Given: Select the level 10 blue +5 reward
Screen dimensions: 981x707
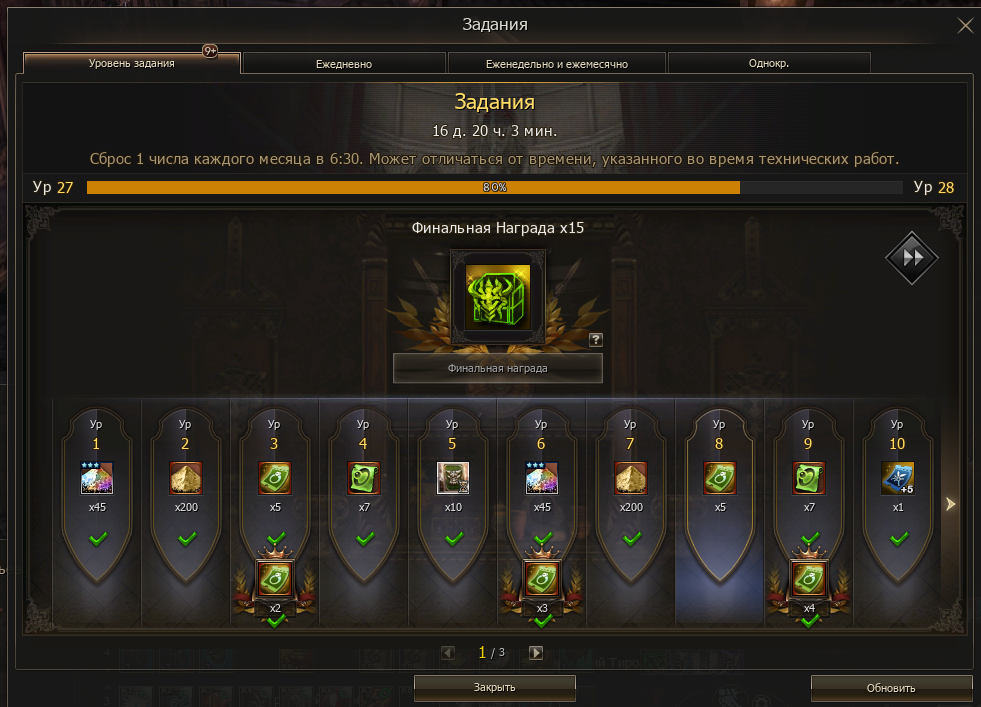Looking at the screenshot, I should (897, 478).
